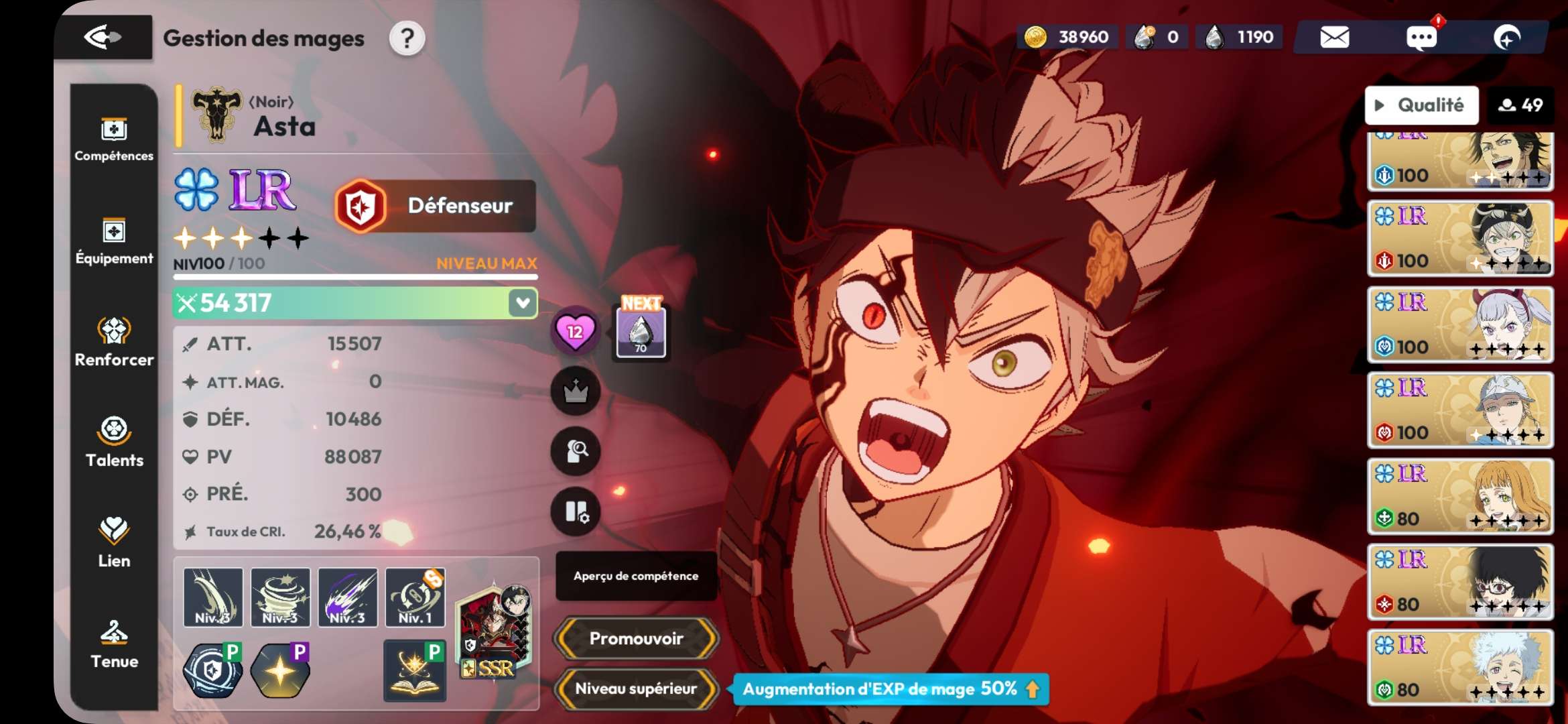This screenshot has width=1568, height=724.
Task: Click the Promouvoir button
Action: (636, 638)
